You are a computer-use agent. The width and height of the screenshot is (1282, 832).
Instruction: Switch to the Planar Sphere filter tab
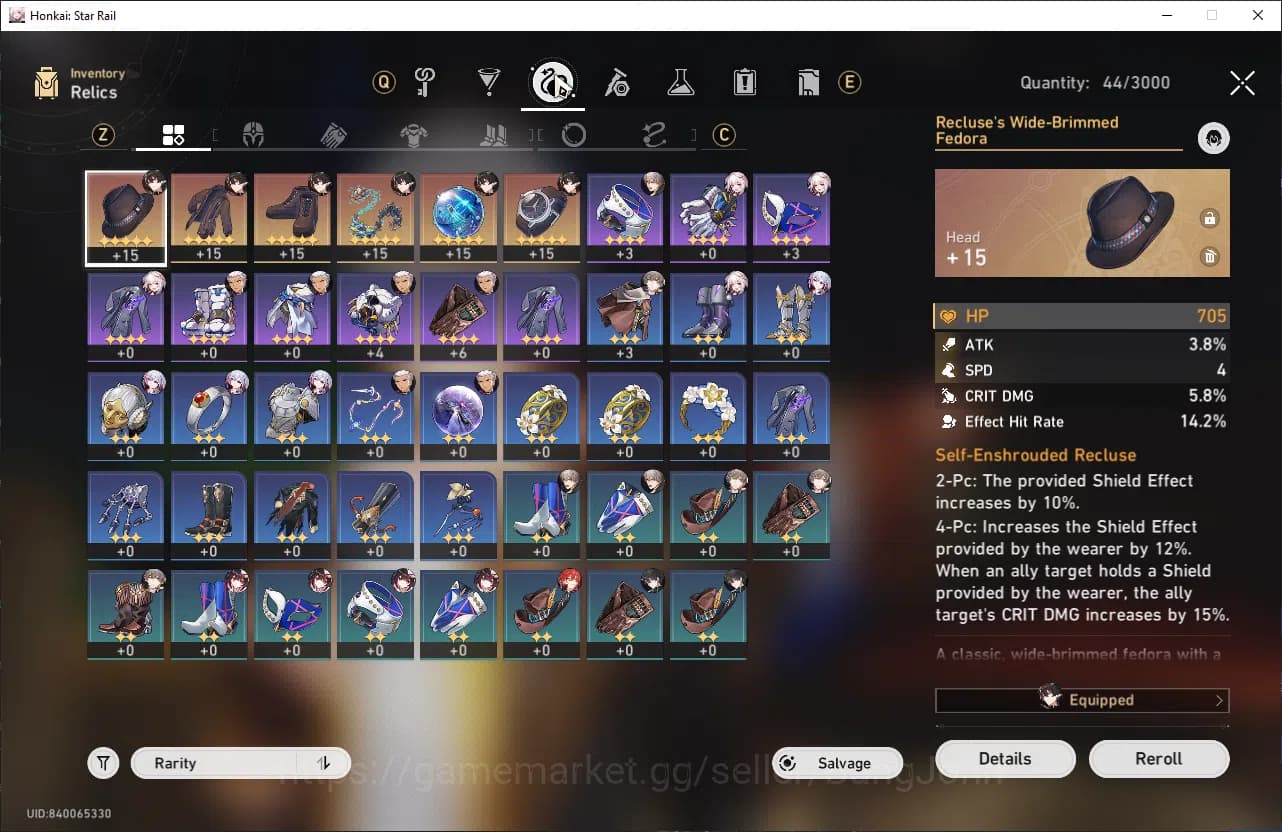(574, 135)
